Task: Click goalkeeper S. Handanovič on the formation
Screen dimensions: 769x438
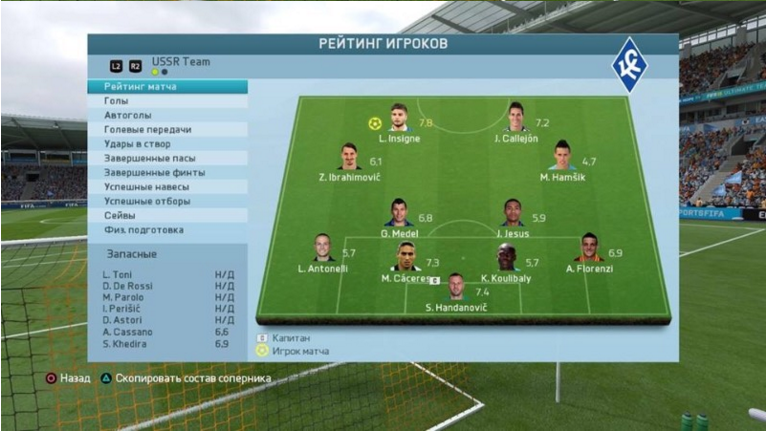Action: pos(456,286)
